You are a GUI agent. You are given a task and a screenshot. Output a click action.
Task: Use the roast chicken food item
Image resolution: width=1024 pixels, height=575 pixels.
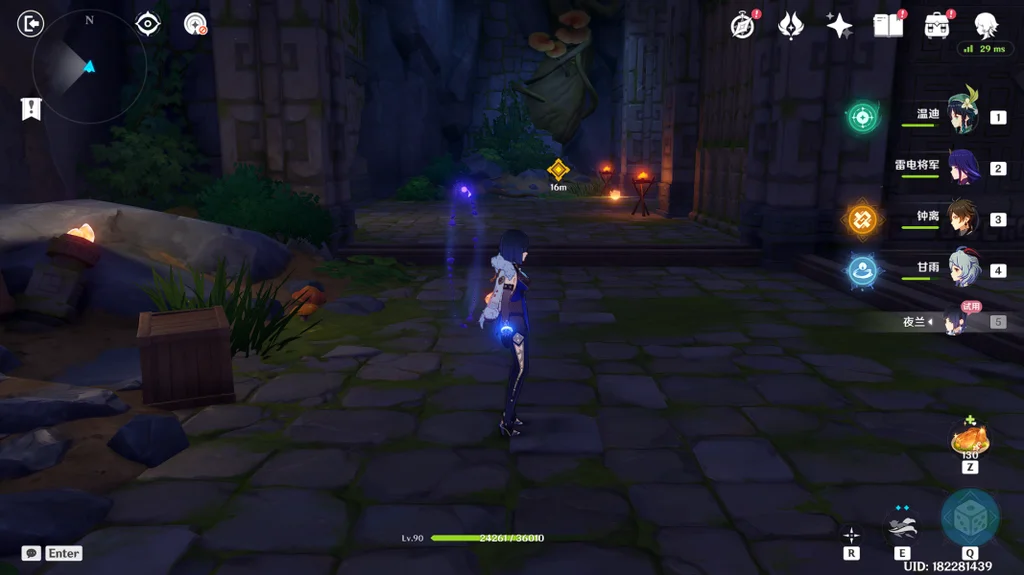[x=969, y=439]
